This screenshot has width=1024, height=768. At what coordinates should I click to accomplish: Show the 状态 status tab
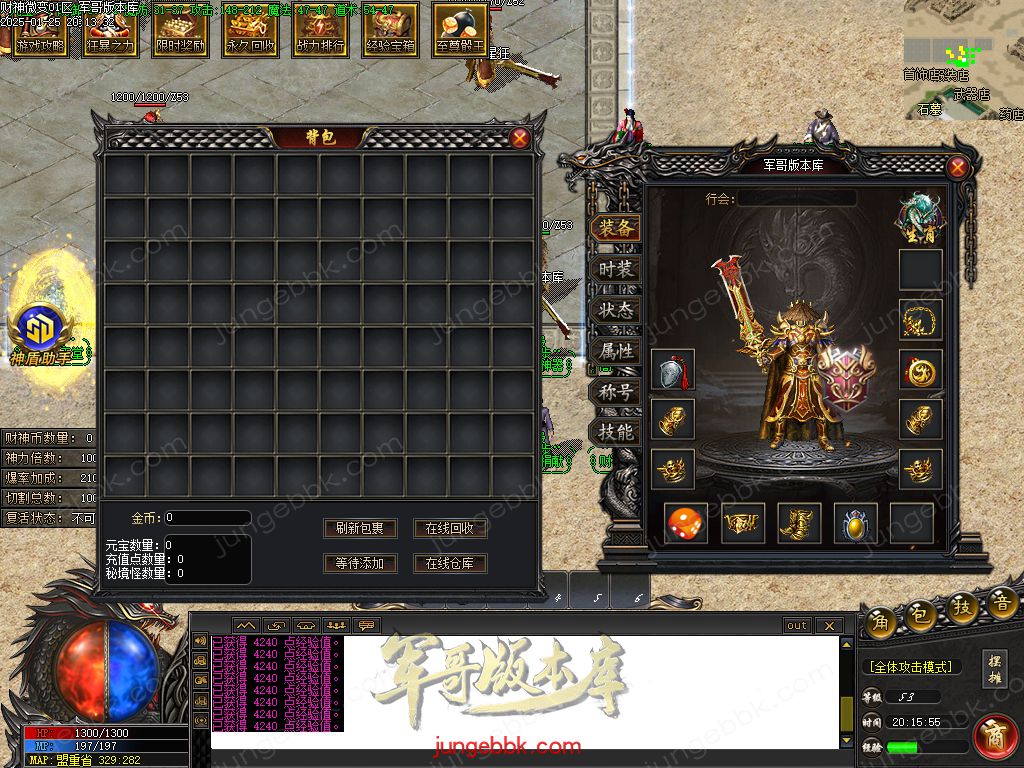click(616, 310)
